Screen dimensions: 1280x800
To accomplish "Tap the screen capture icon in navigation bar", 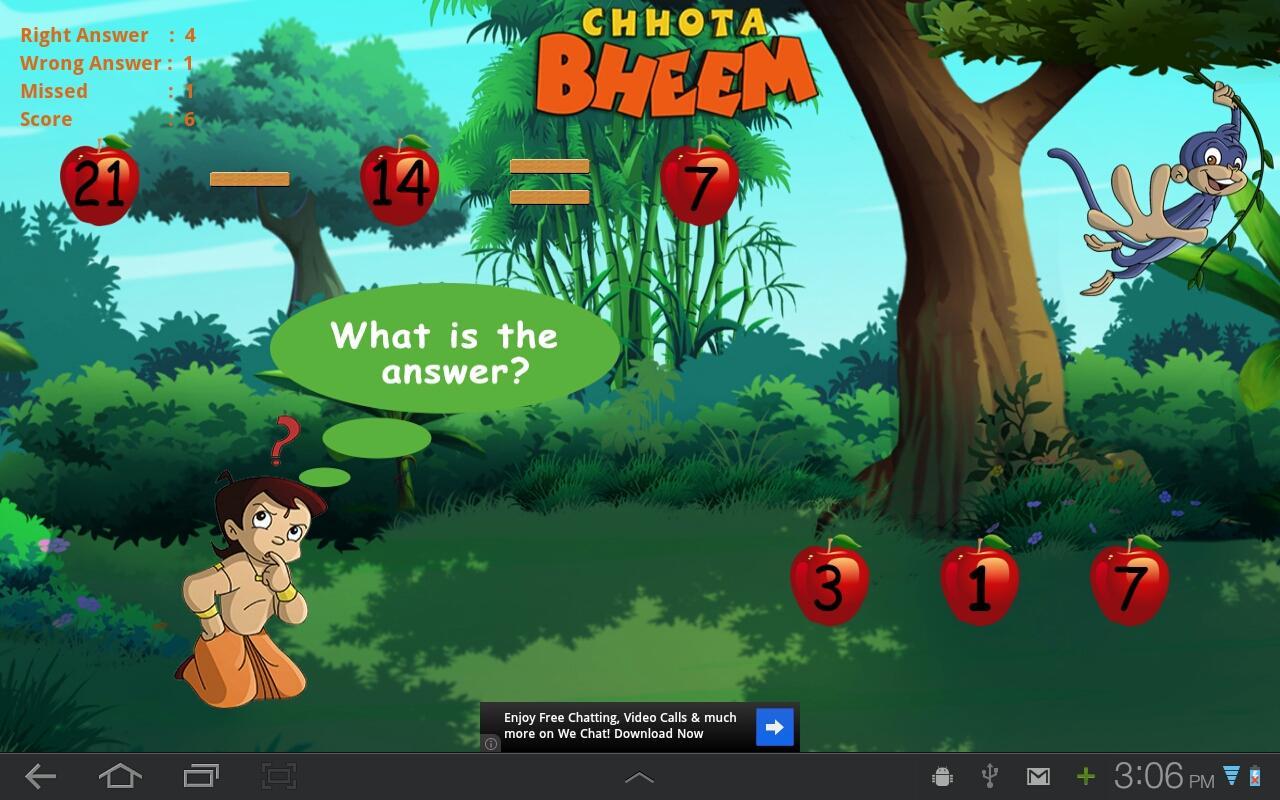I will point(278,775).
